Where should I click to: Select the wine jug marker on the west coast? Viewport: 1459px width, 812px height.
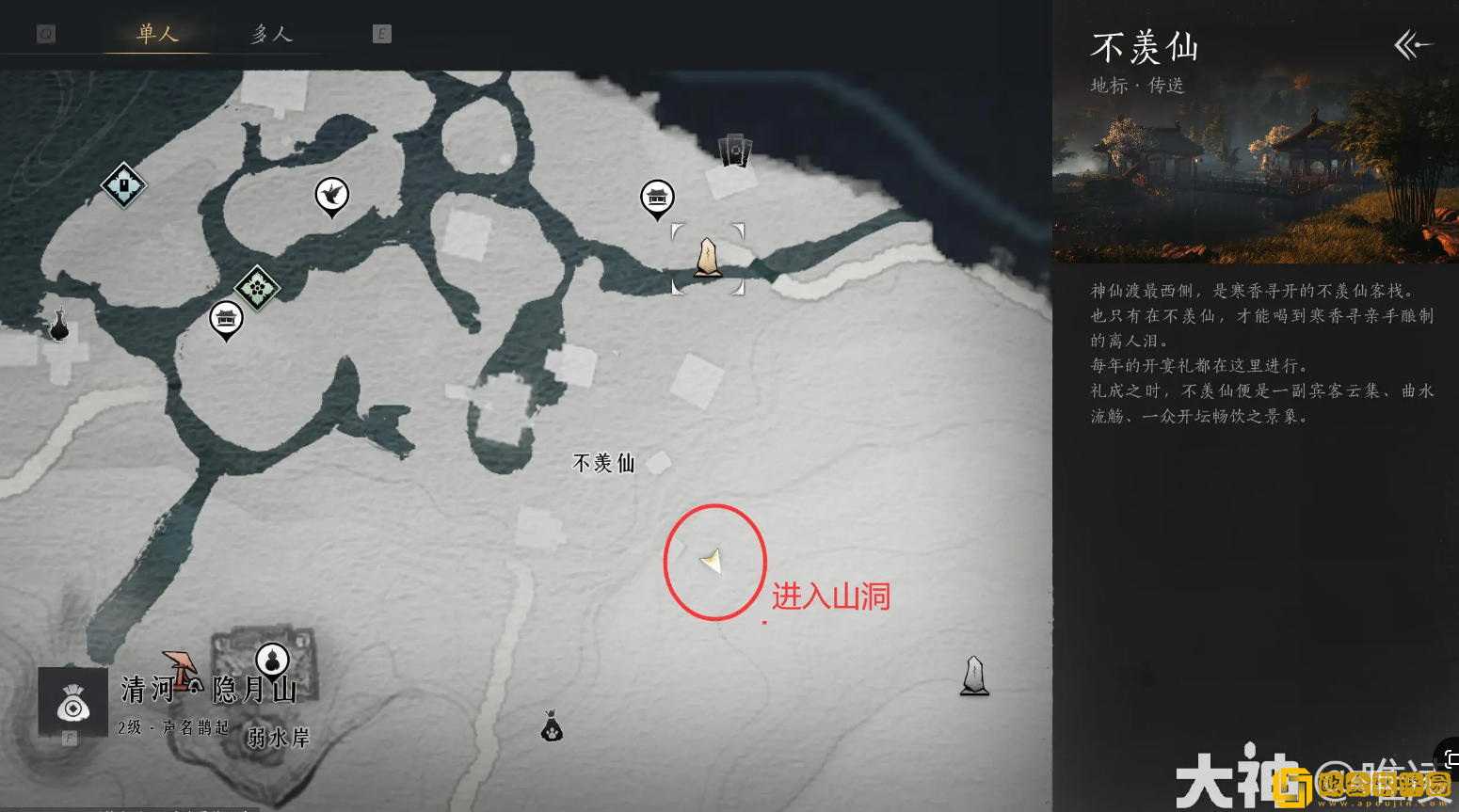[x=58, y=327]
